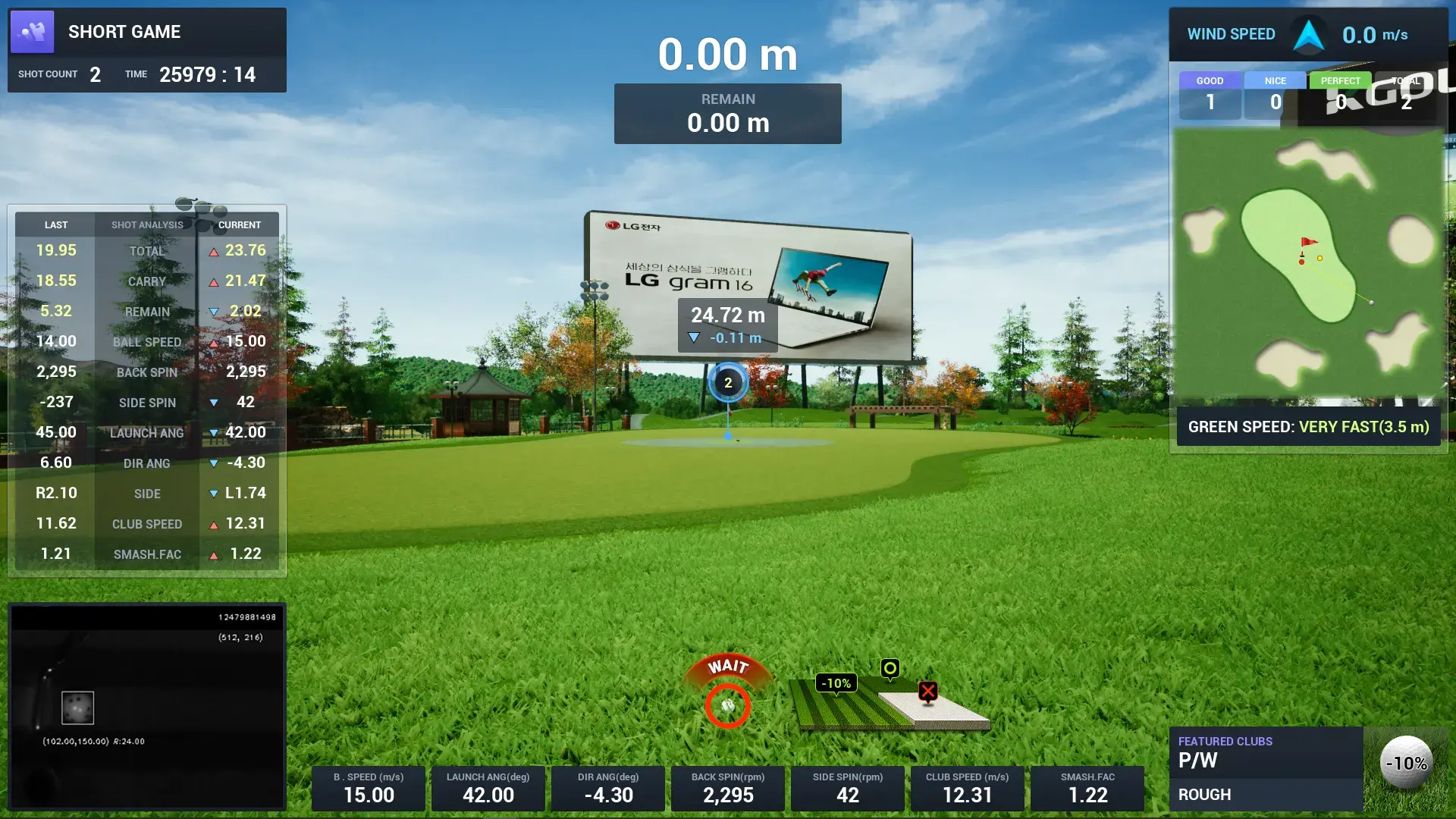
Task: Select the numbered ball trace marker 2
Action: coord(728,384)
